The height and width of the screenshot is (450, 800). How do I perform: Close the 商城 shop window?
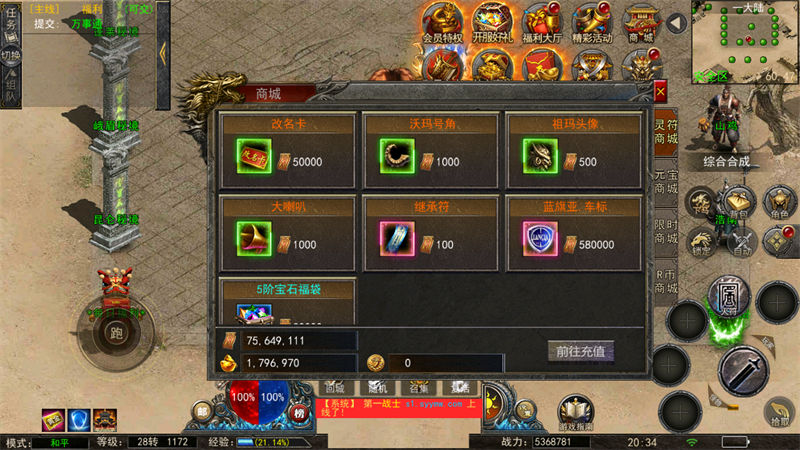click(660, 91)
